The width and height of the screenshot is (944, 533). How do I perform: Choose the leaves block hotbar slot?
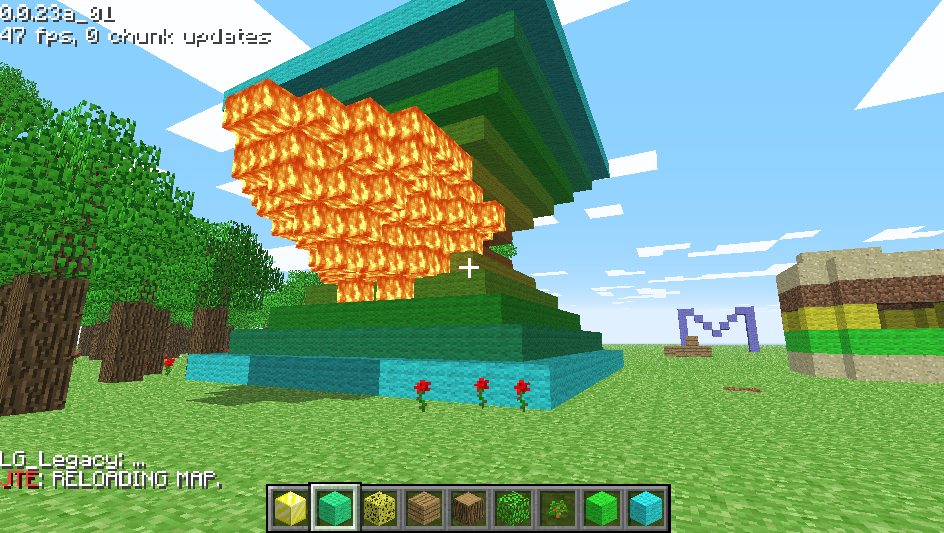point(511,509)
